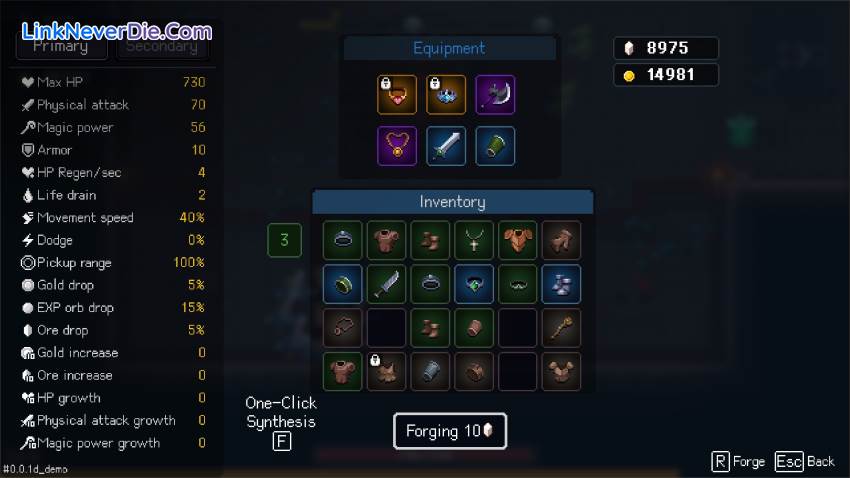The image size is (850, 478).
Task: Select the orange chest armor in inventory
Action: click(x=518, y=240)
